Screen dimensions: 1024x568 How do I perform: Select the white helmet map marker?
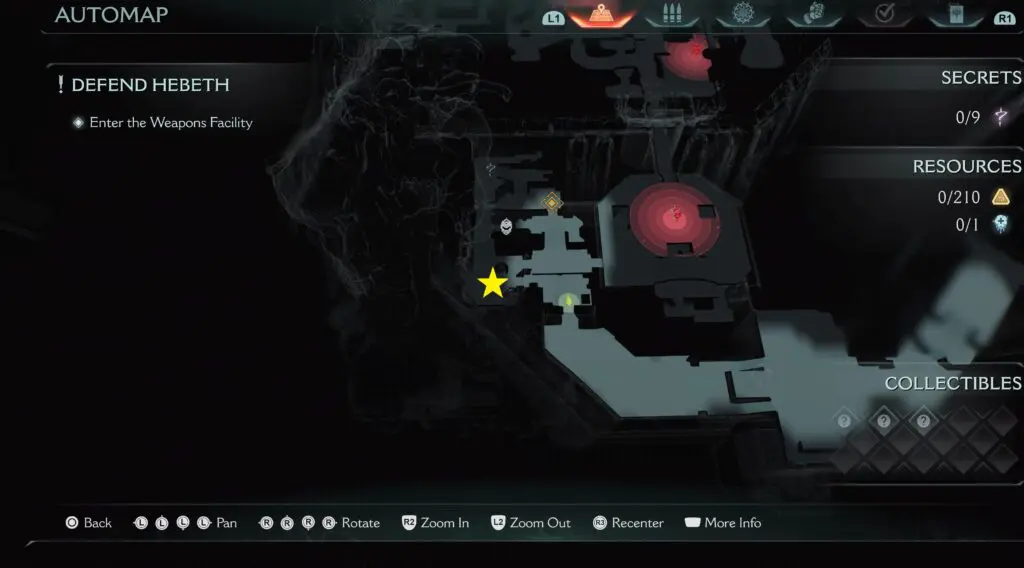[507, 227]
